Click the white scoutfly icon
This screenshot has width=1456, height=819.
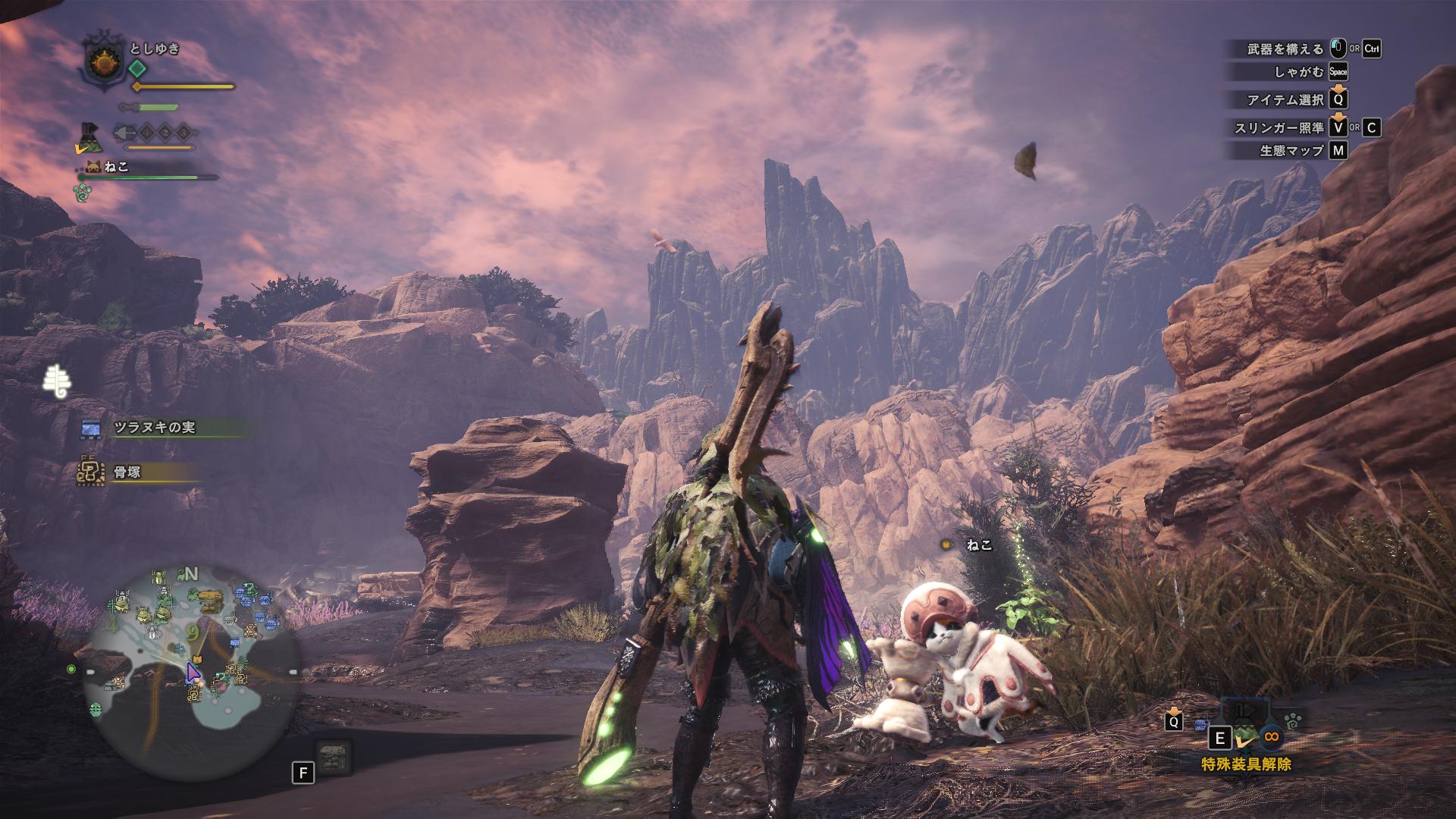56,380
